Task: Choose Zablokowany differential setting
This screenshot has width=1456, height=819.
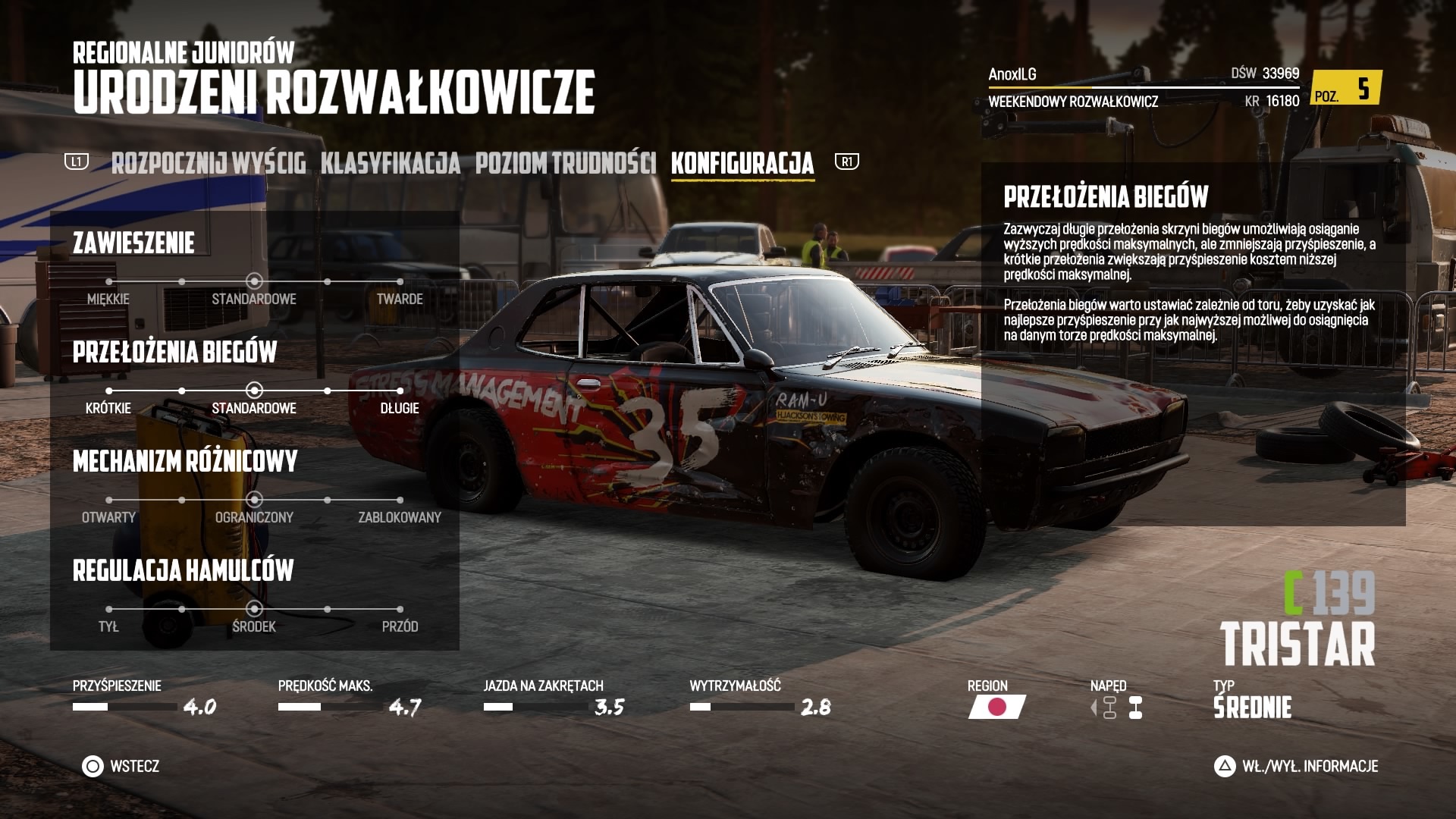Action: 400,500
